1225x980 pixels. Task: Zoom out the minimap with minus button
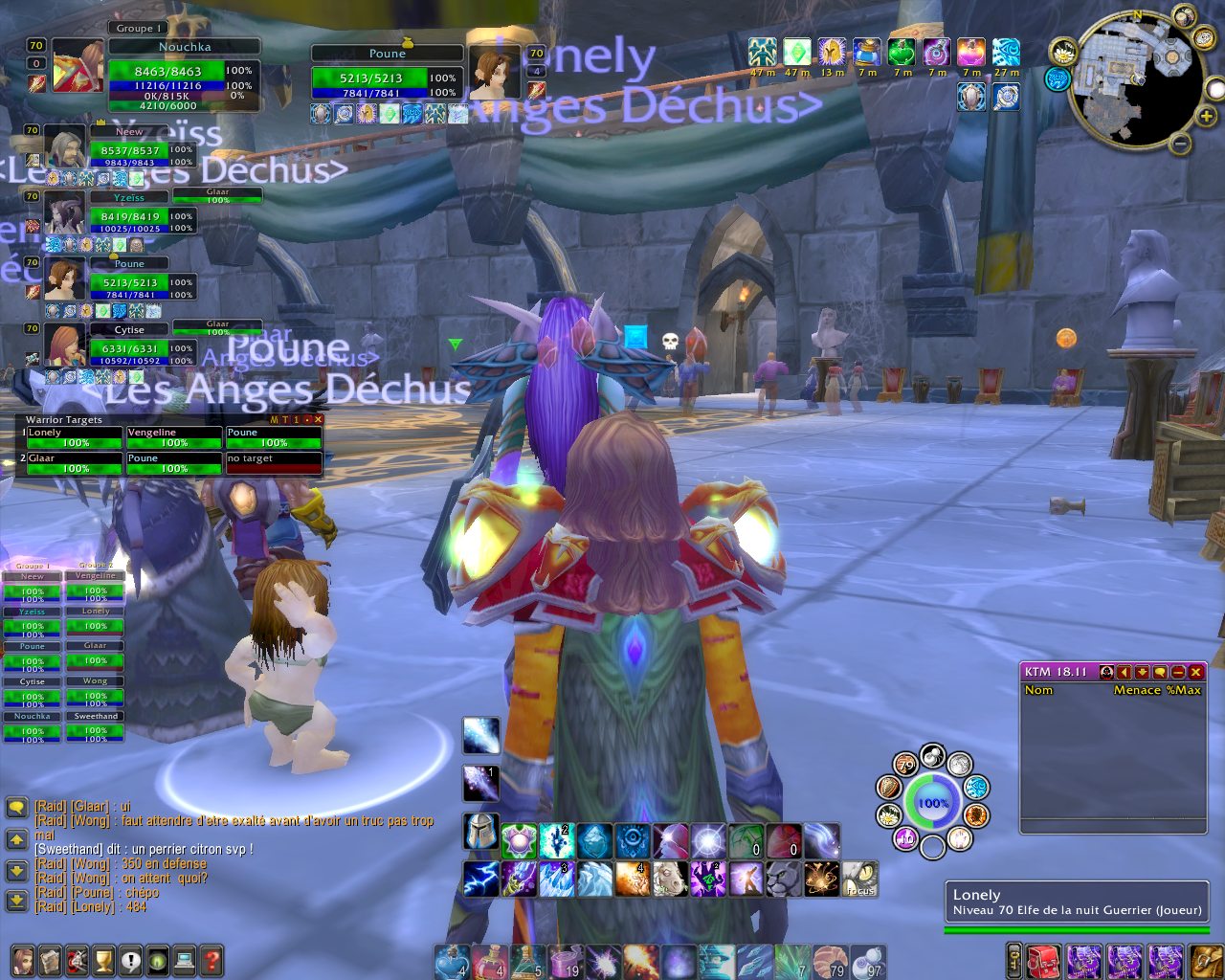(1181, 145)
